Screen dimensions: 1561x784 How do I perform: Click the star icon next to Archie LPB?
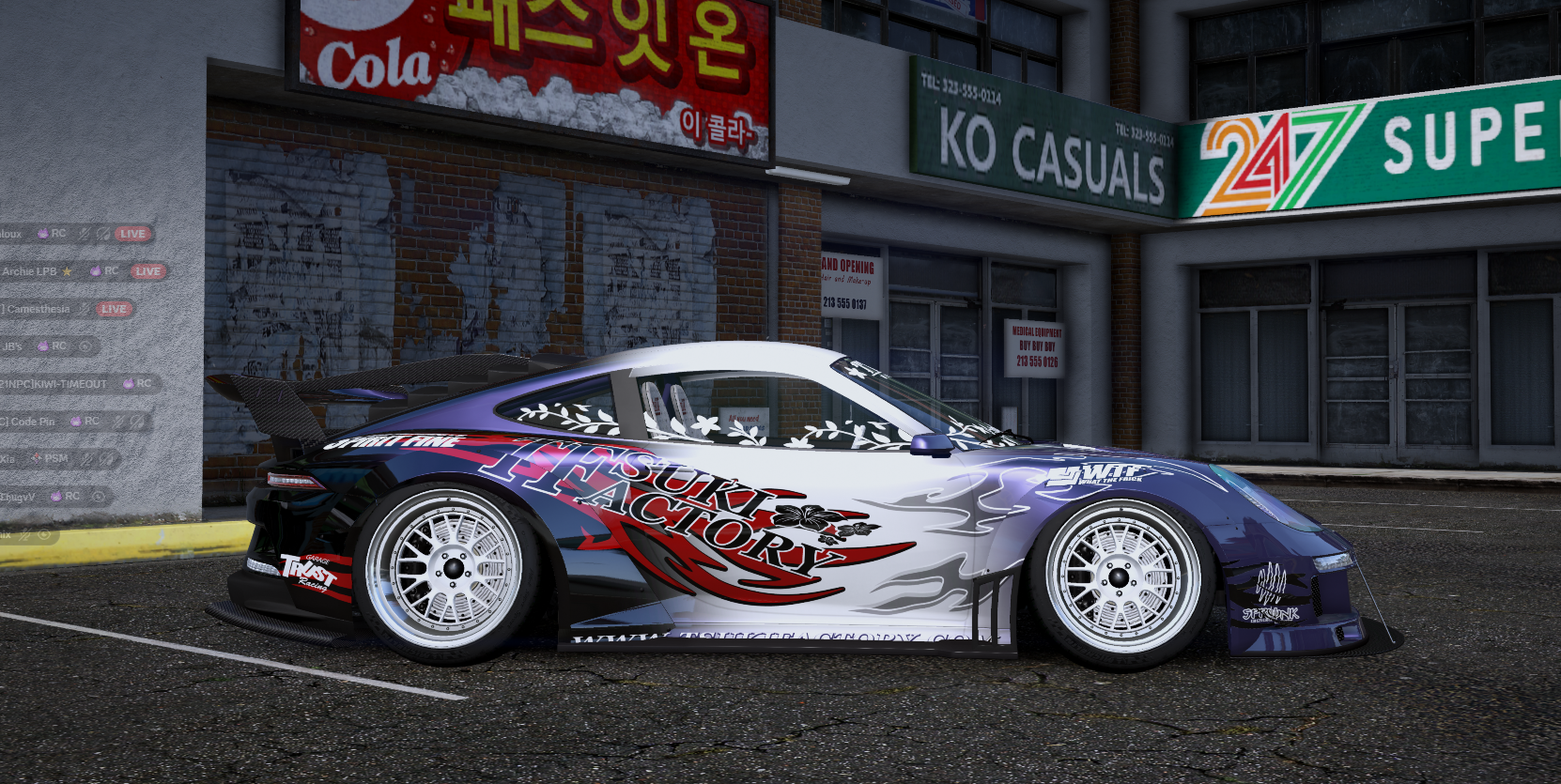pyautogui.click(x=66, y=271)
